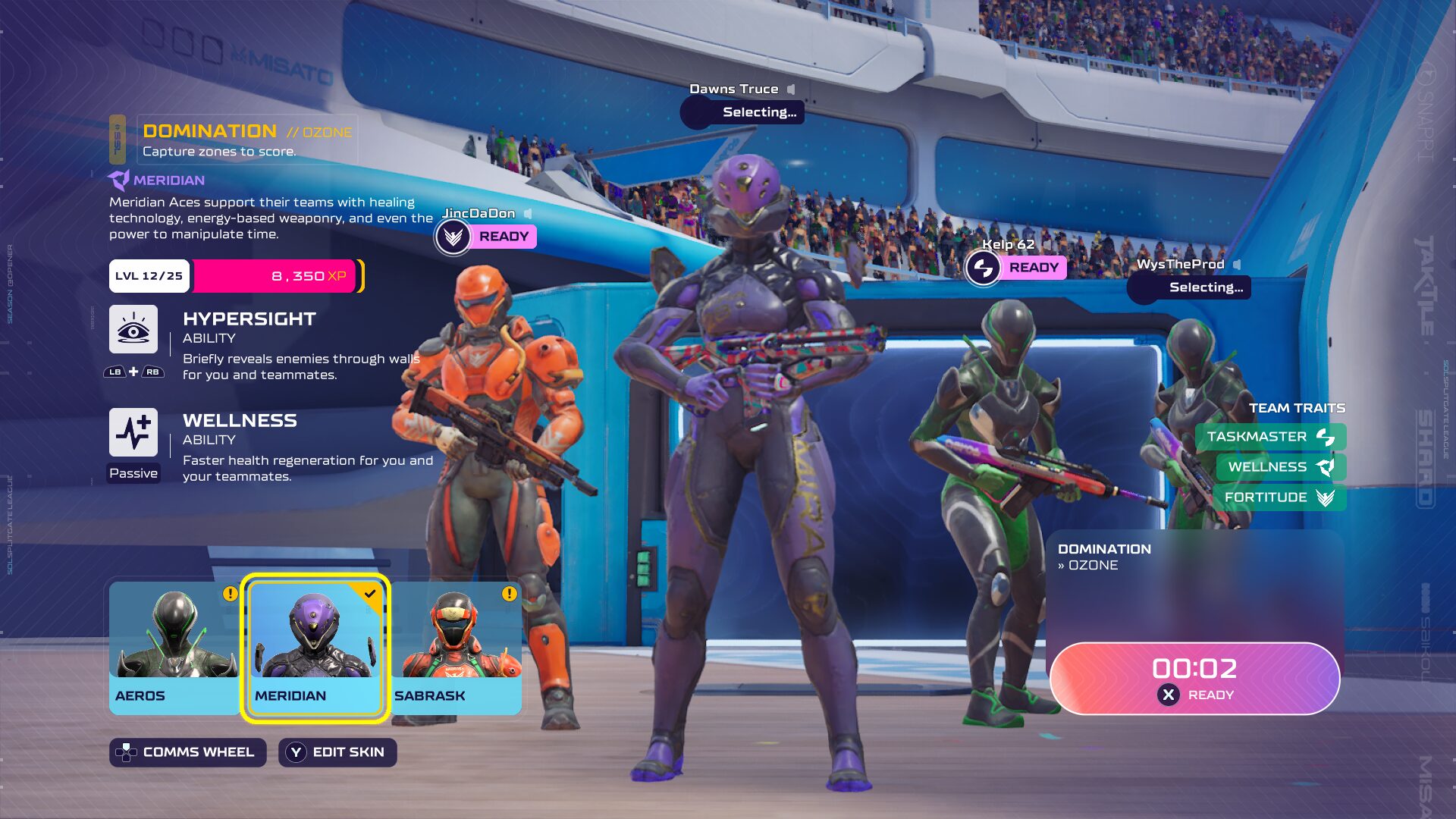Screen dimensions: 1456x819
Task: Confirm with the pink Ready button
Action: pyautogui.click(x=1194, y=679)
